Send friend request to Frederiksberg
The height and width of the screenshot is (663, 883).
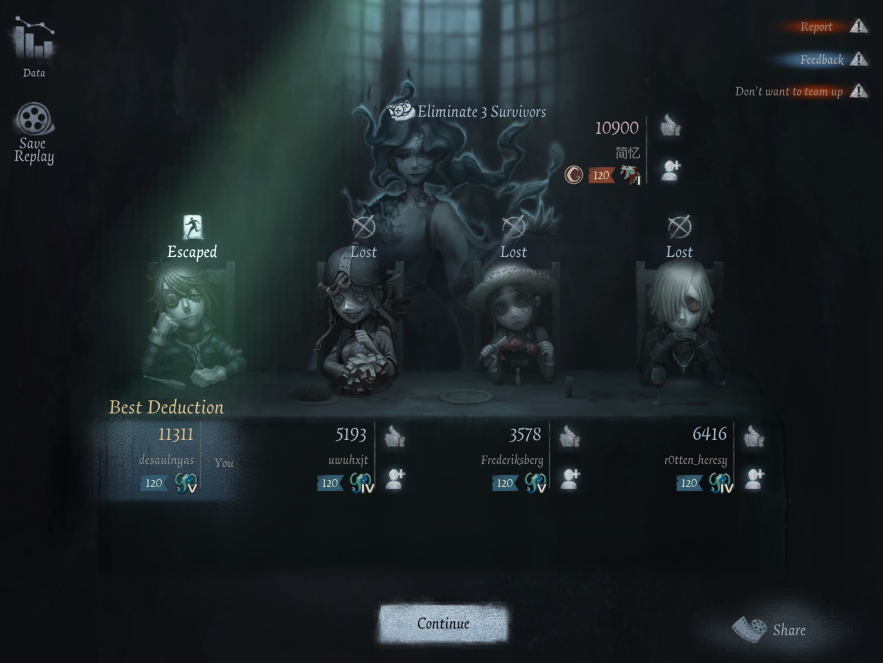pyautogui.click(x=570, y=479)
